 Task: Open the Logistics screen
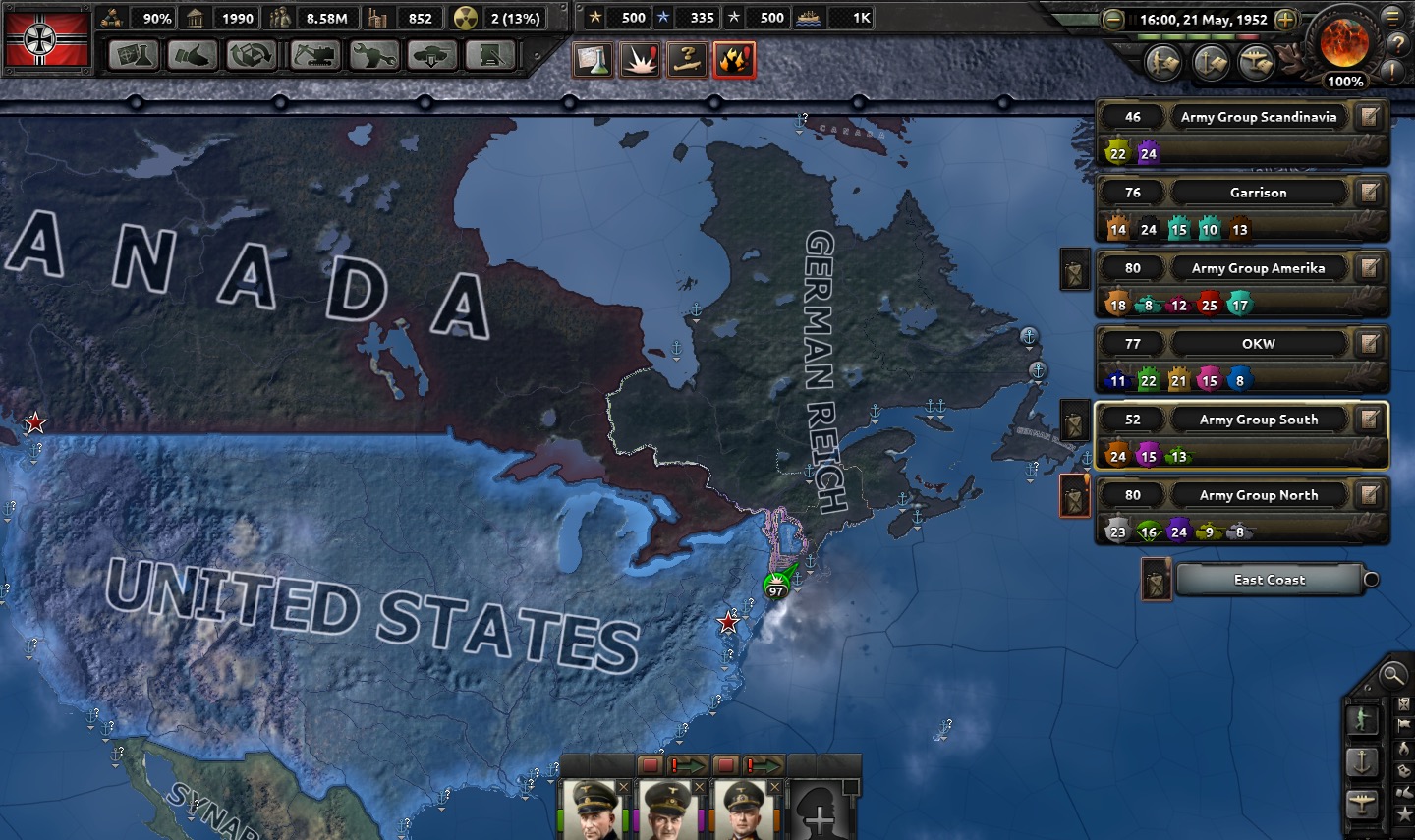(490, 56)
